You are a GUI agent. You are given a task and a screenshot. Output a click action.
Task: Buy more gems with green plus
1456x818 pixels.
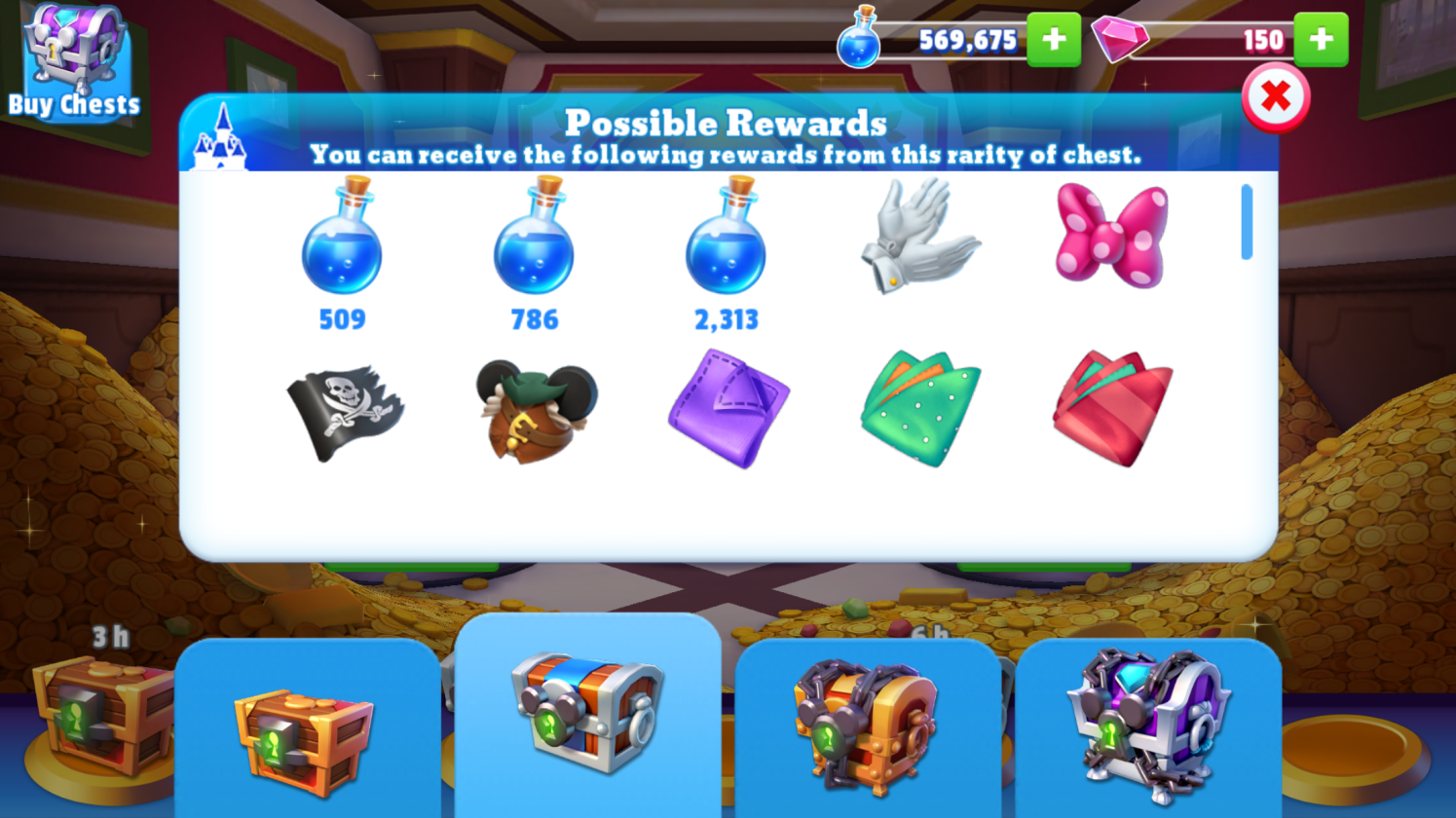click(1321, 40)
